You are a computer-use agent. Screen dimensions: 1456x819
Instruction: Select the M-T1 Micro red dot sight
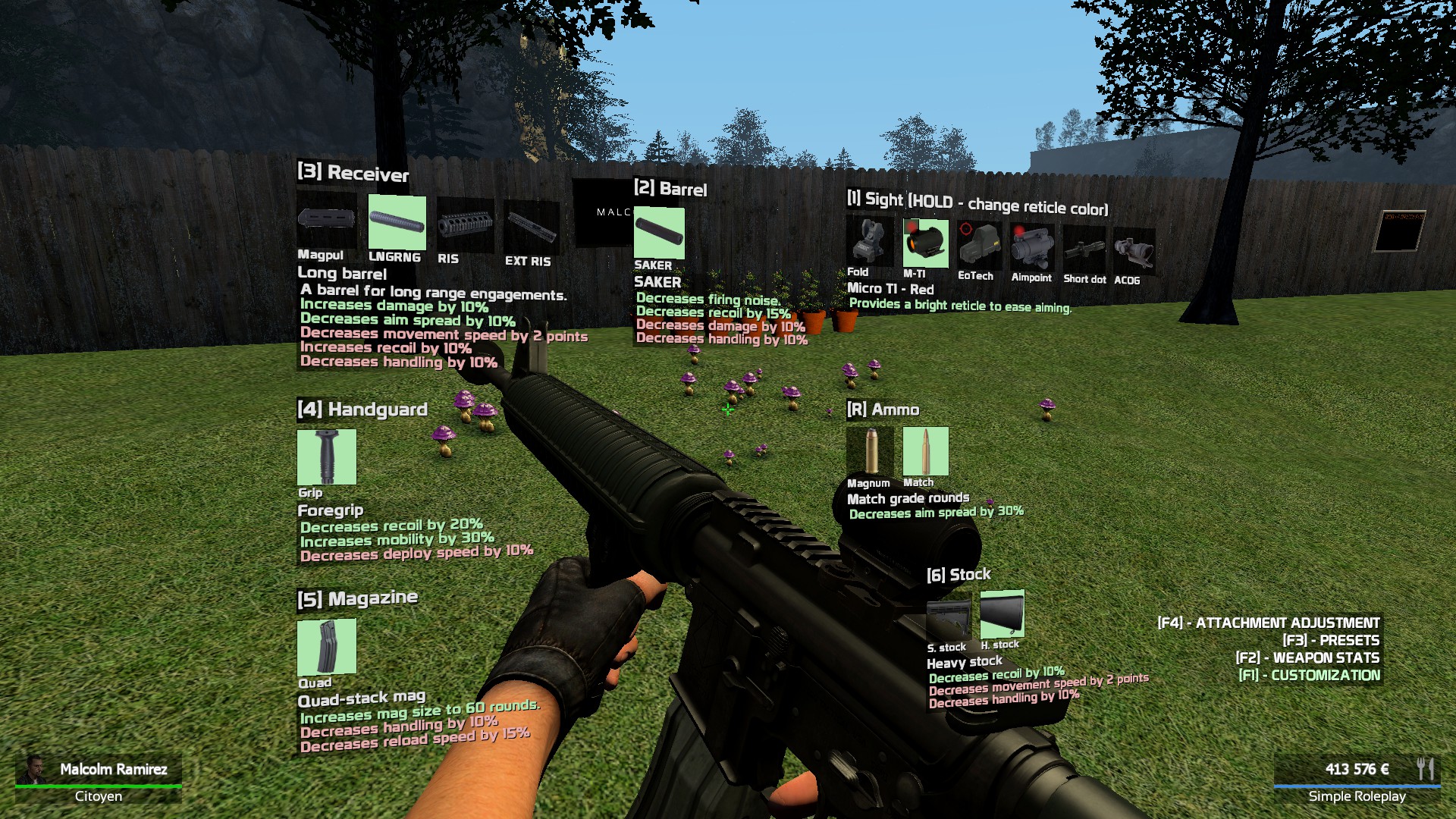click(925, 243)
